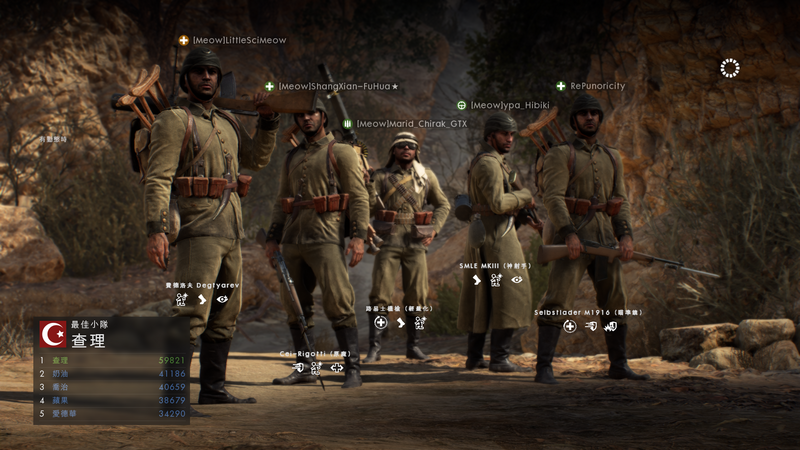The image size is (800, 450).
Task: Choose the second squad row, 41186 points
Action: click(x=112, y=373)
